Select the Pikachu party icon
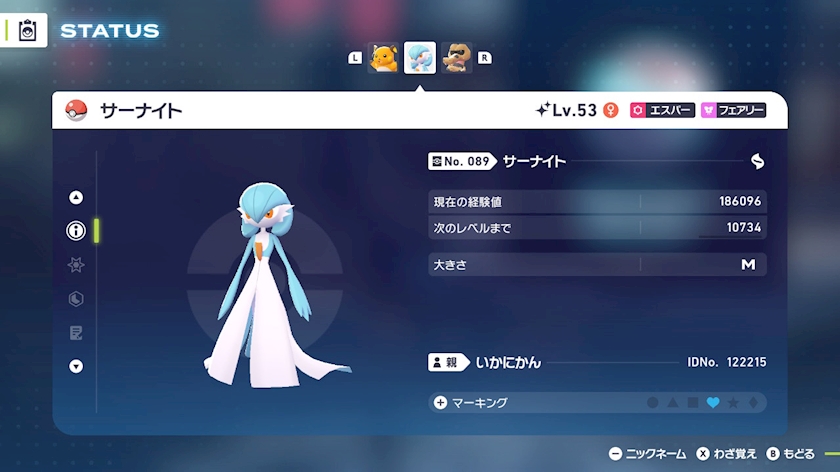The width and height of the screenshot is (840, 472). click(383, 58)
